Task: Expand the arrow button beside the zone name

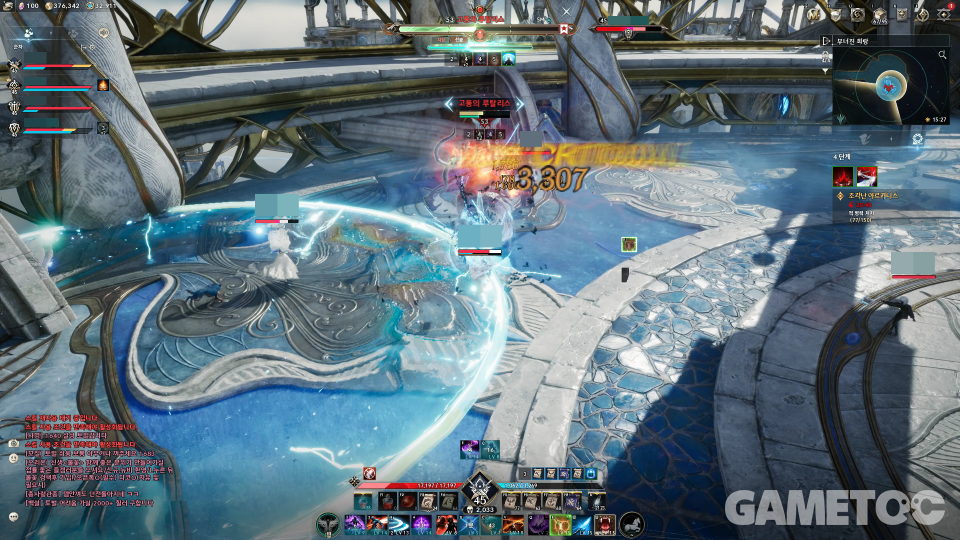Action: click(x=827, y=41)
